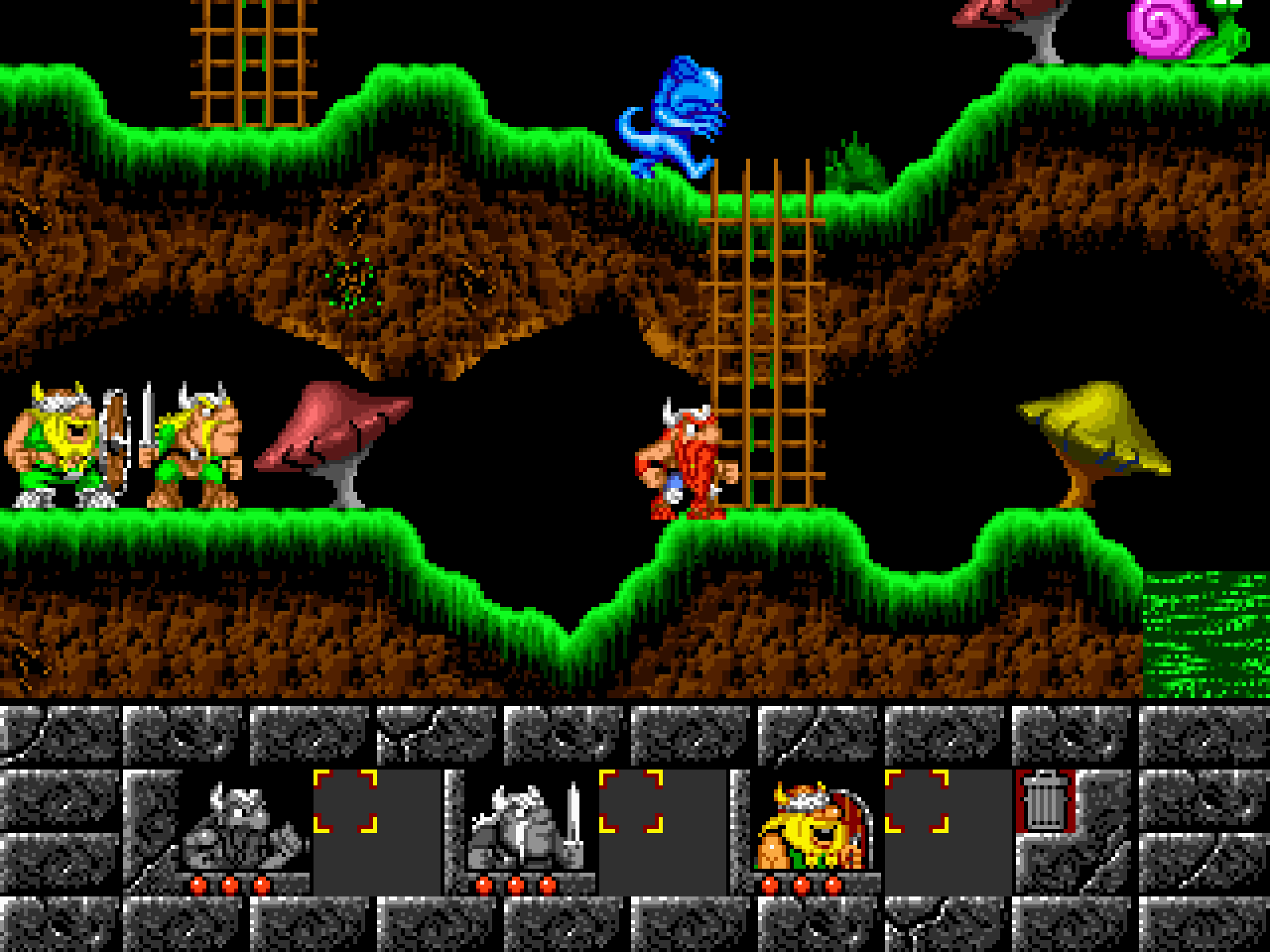The height and width of the screenshot is (952, 1270).
Task: Select Olaf the Stout's colored portrait
Action: tap(814, 825)
